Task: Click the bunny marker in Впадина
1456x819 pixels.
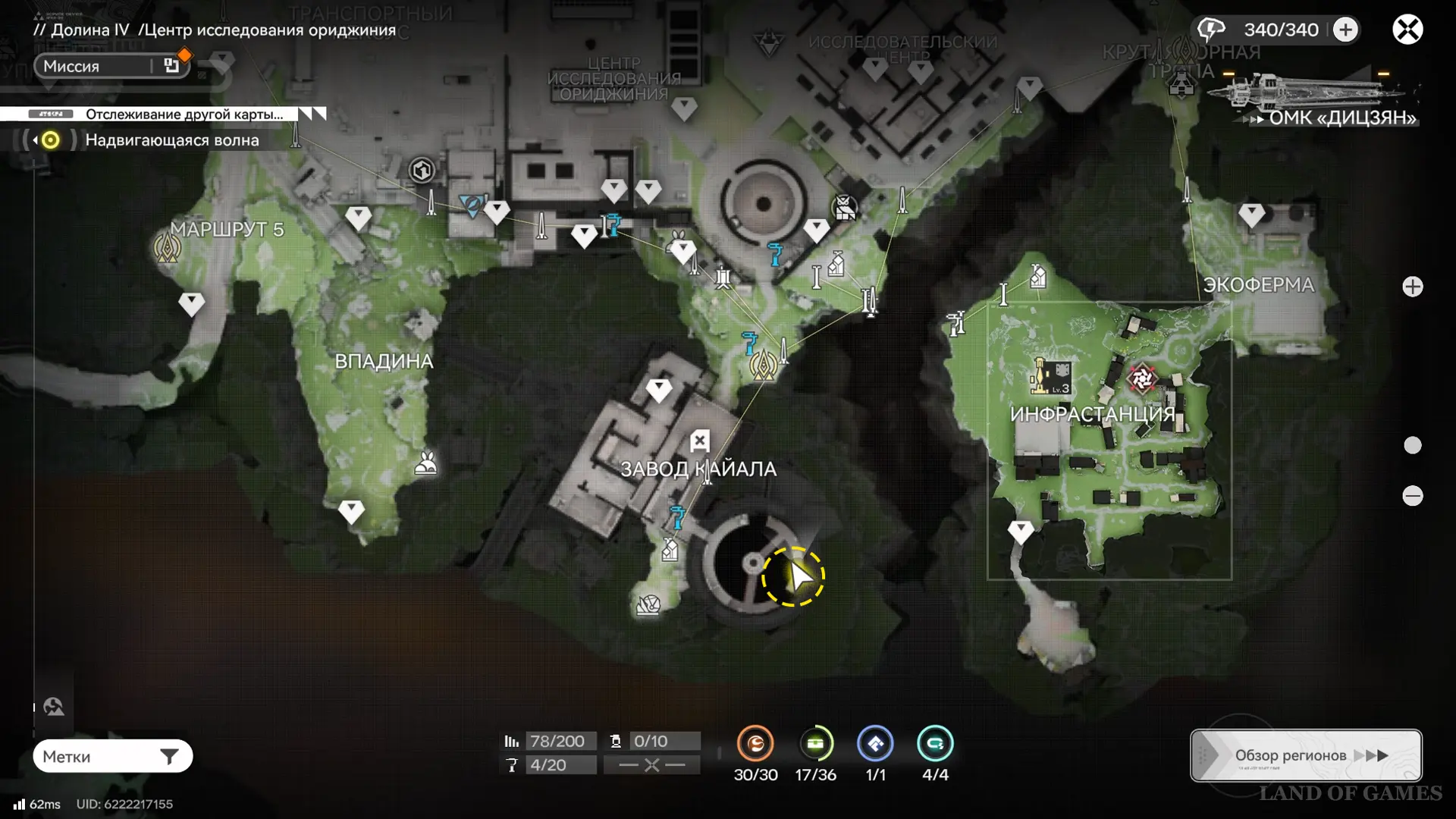Action: pyautogui.click(x=426, y=462)
